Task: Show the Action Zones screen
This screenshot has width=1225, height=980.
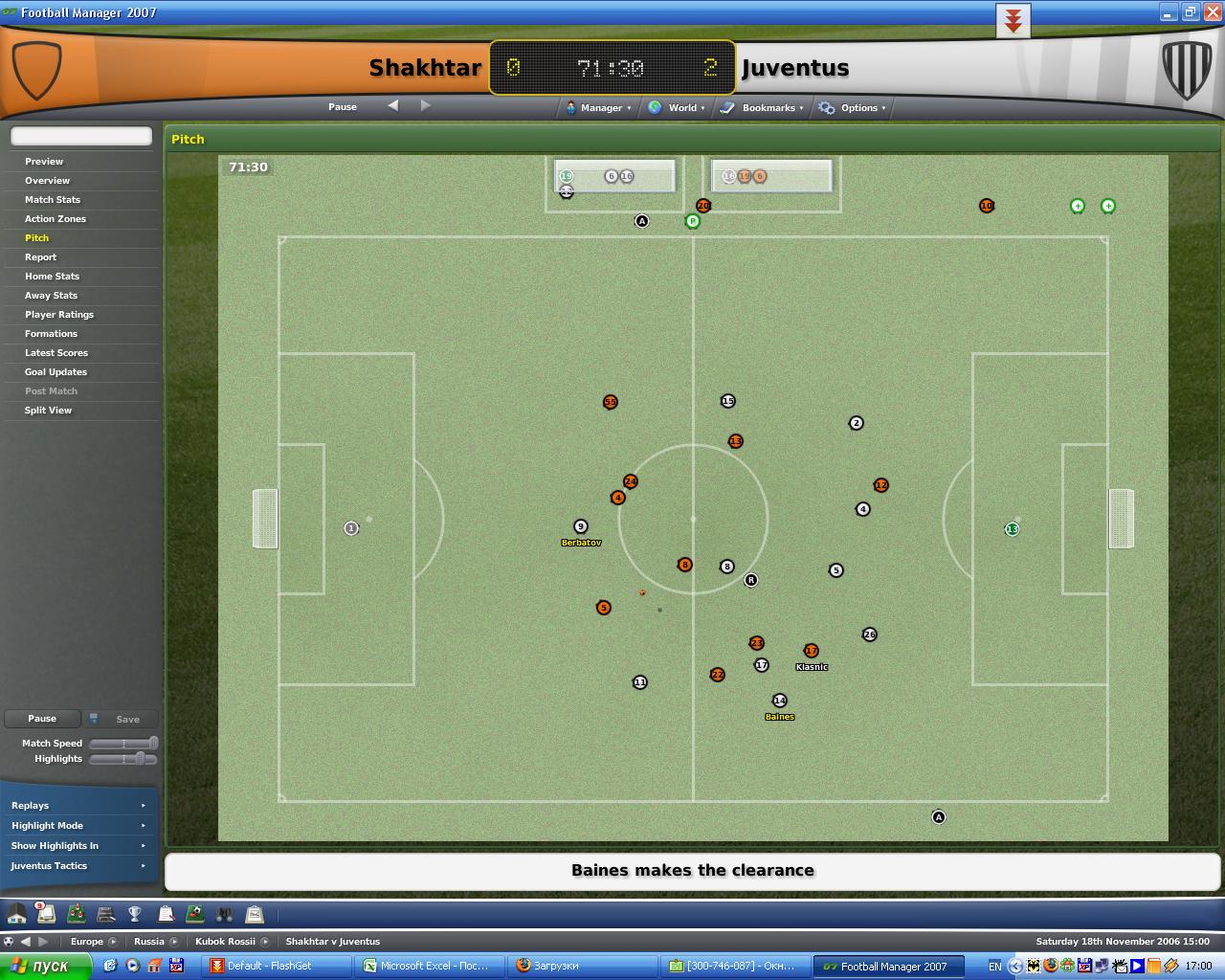Action: pyautogui.click(x=56, y=219)
